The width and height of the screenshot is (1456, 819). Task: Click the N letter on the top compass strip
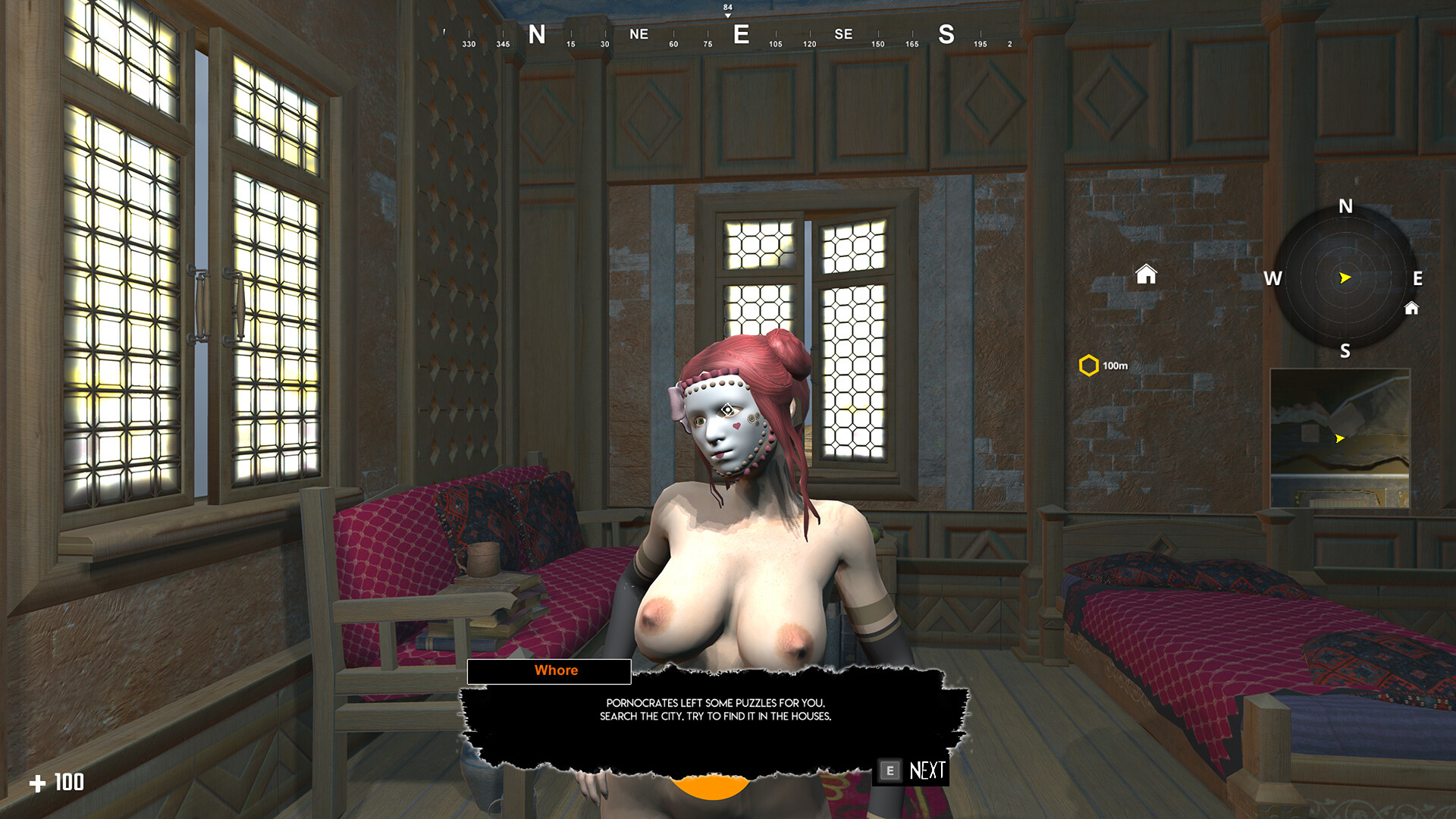coord(538,34)
